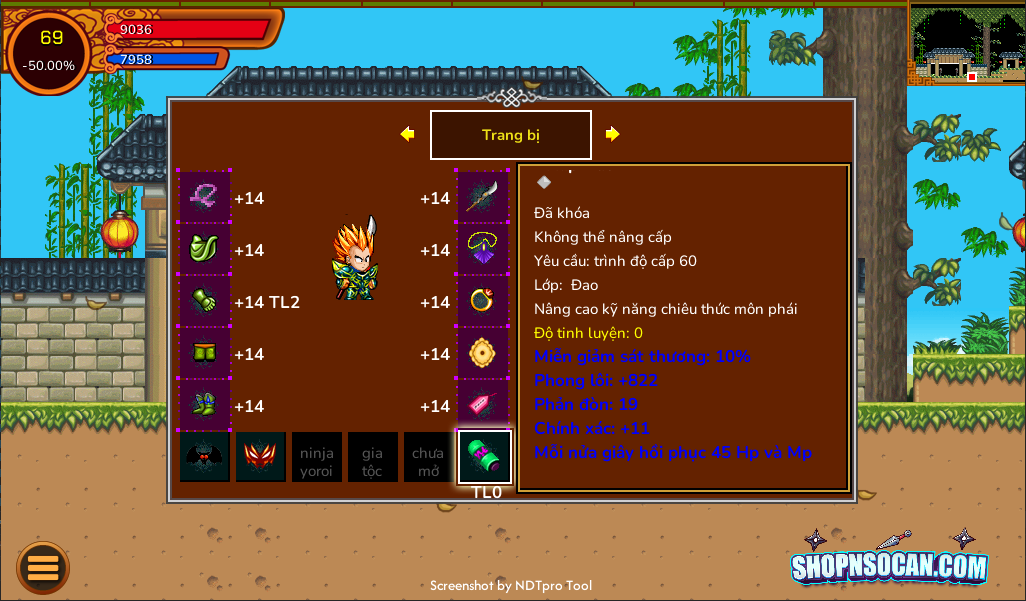Open the orange hamburger main menu
Screen dimensions: 1026x601
(x=43, y=568)
